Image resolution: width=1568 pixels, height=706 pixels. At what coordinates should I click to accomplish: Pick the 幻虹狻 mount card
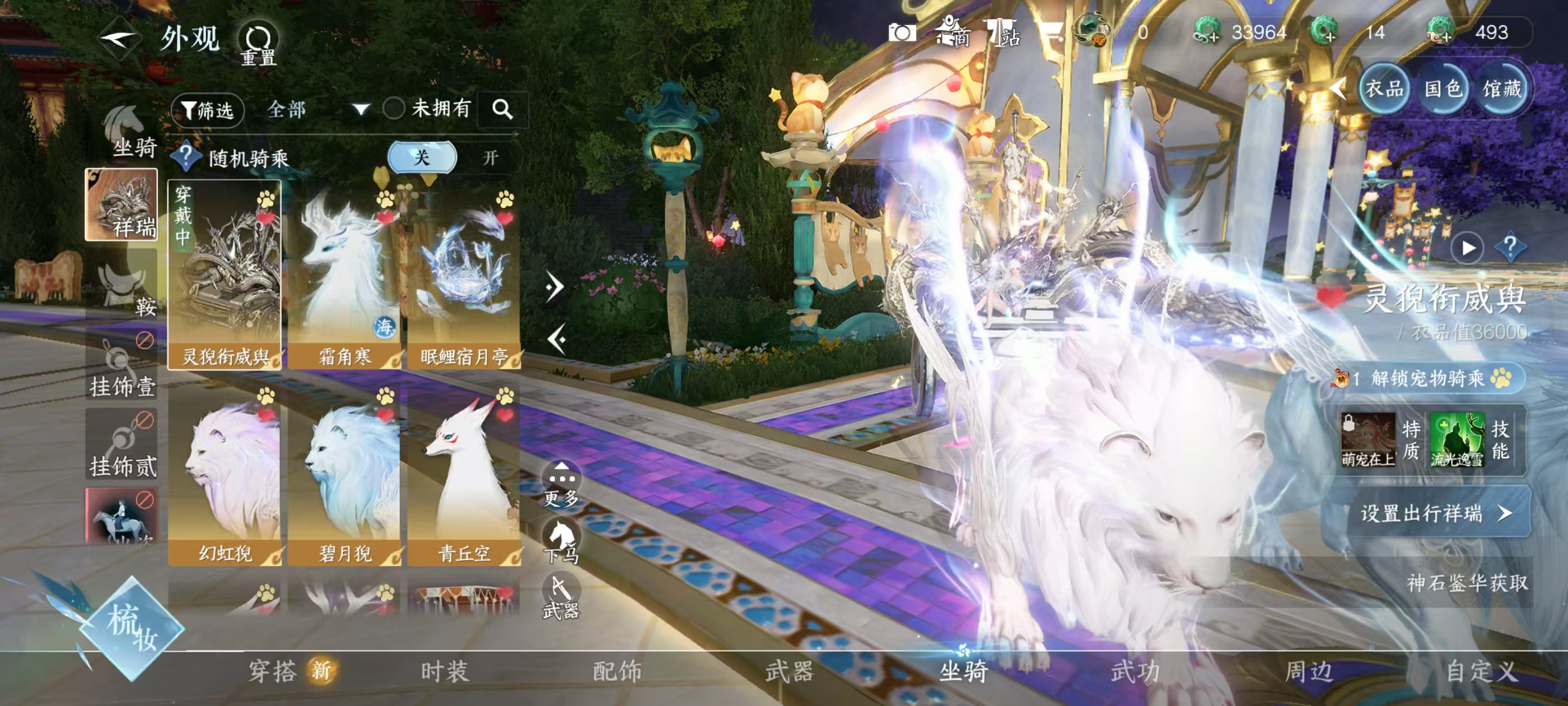pos(225,475)
